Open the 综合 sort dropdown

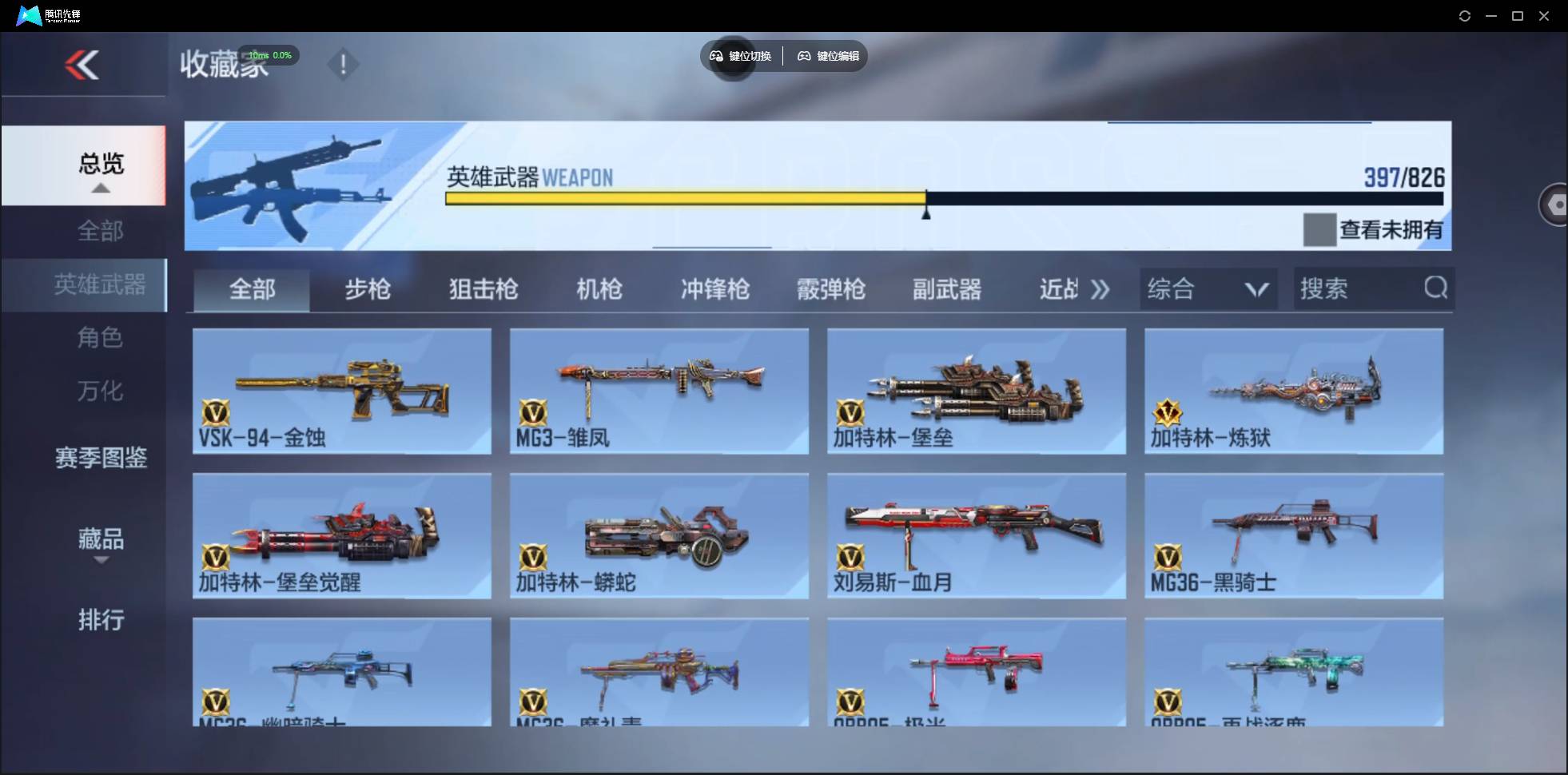pos(1208,288)
